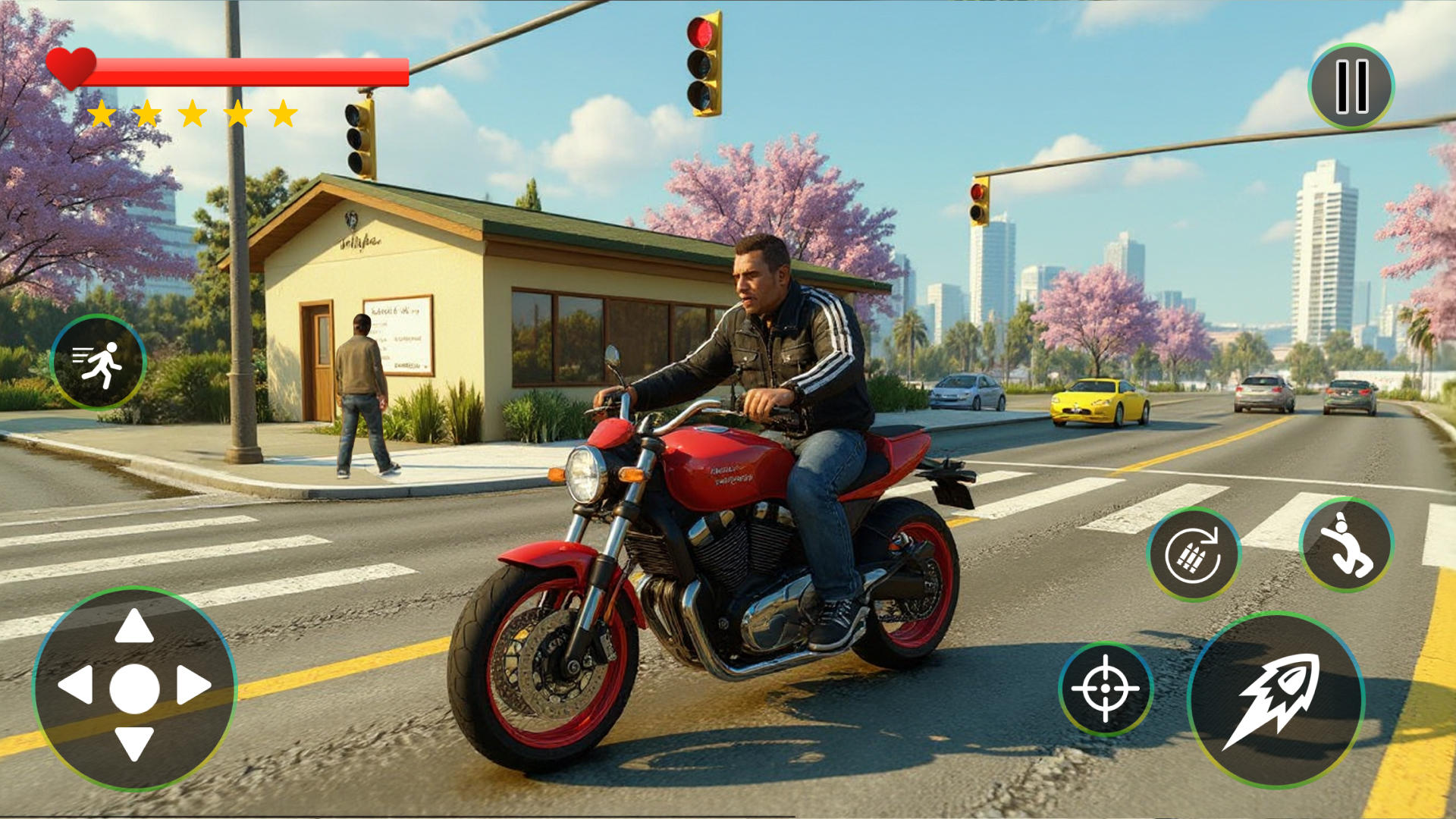Screen dimensions: 1456x819
Task: Tap the left arrow on the D-pad
Action: pyautogui.click(x=77, y=686)
